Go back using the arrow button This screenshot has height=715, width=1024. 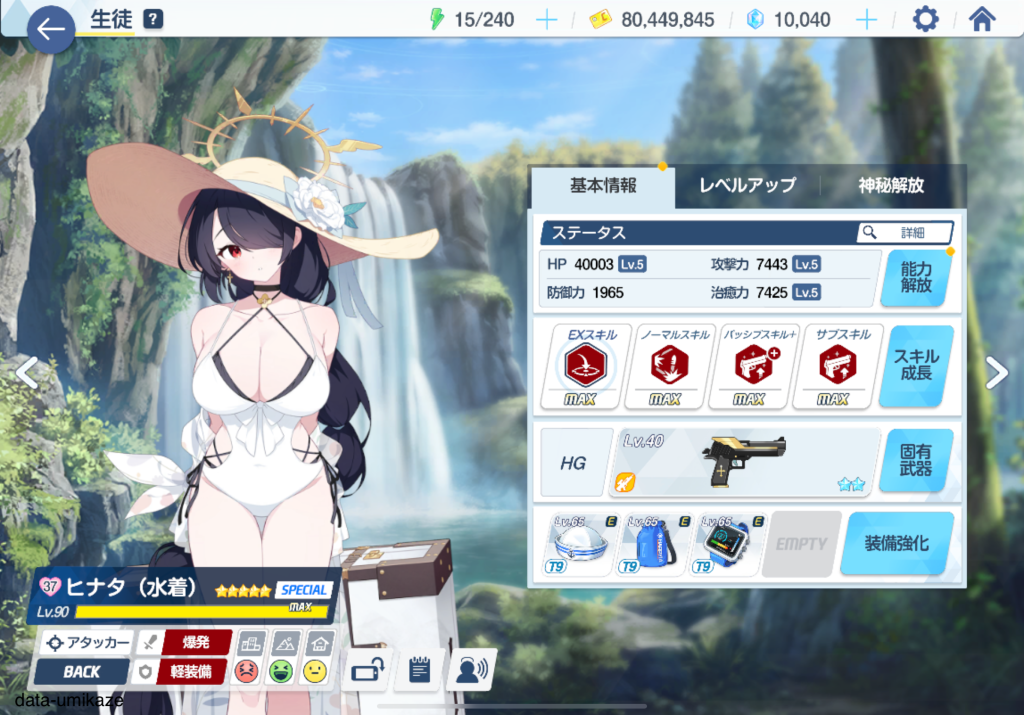(51, 29)
